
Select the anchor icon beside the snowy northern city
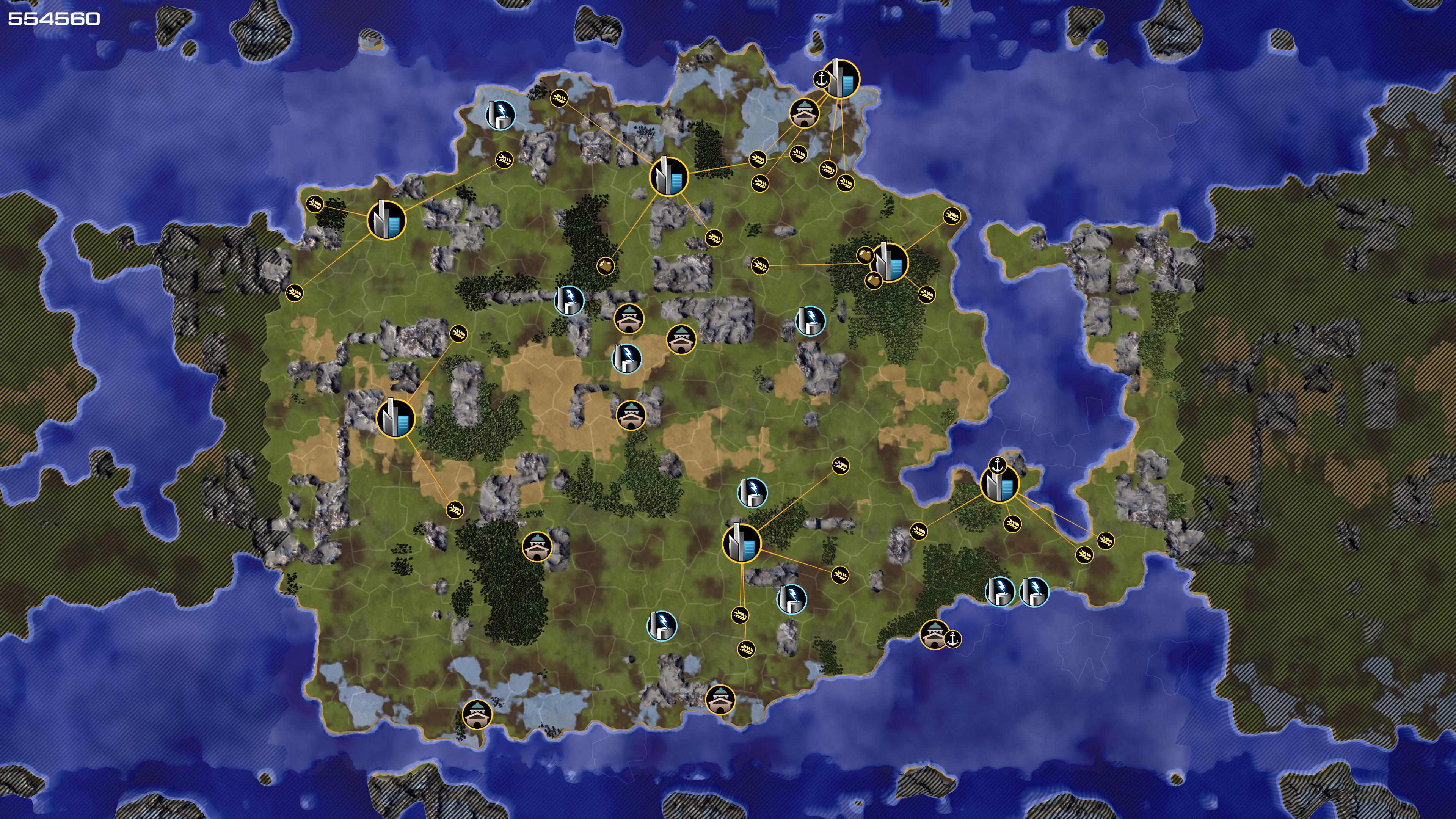(821, 79)
